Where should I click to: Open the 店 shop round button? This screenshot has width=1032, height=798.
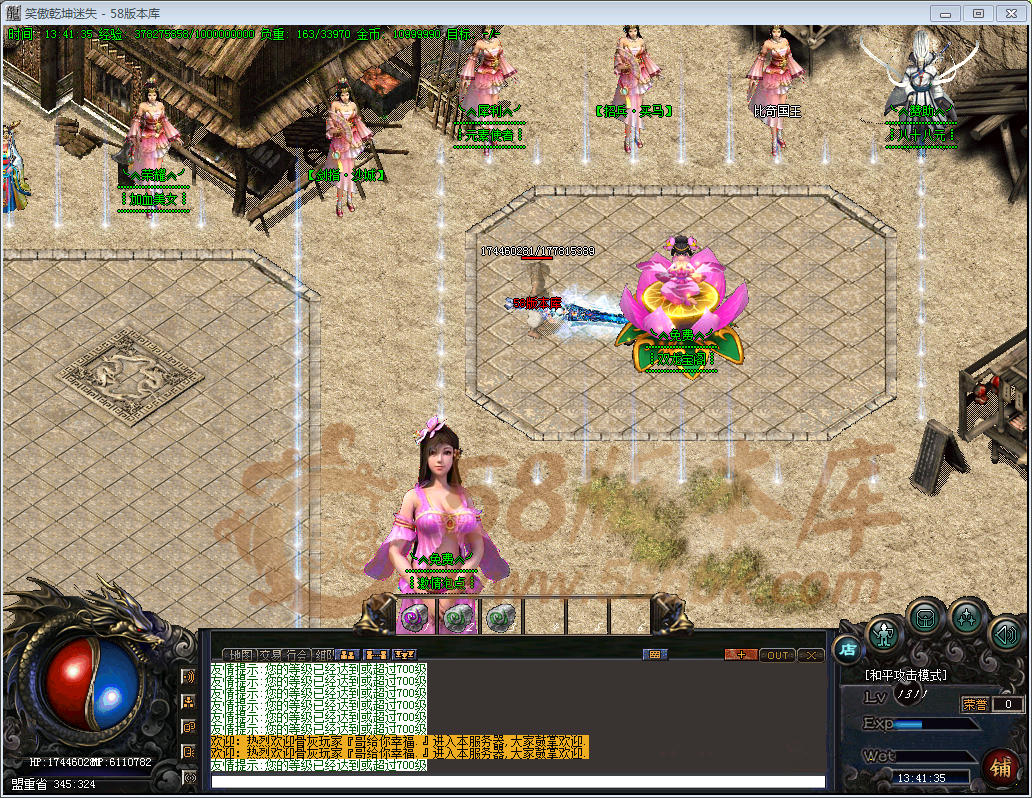[847, 649]
